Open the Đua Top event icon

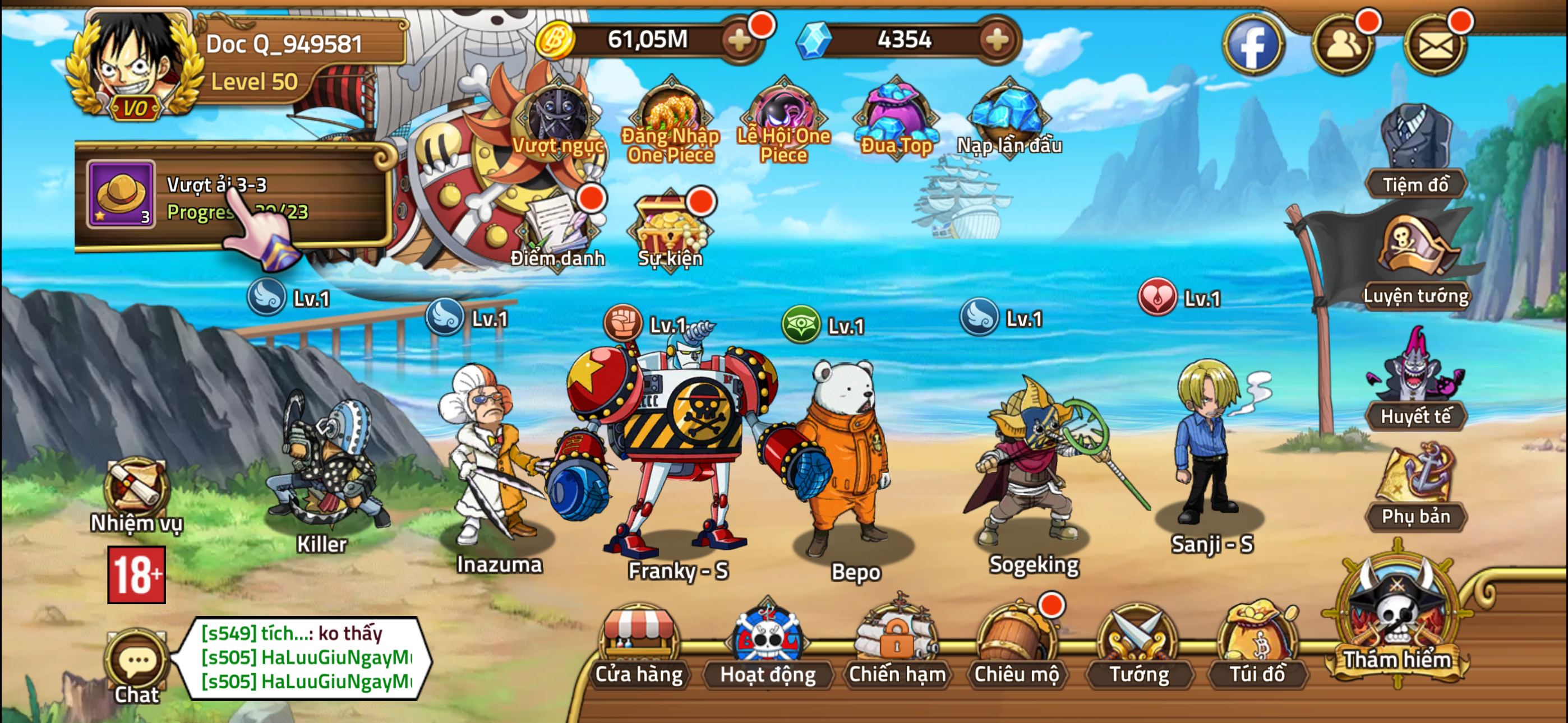tap(895, 113)
